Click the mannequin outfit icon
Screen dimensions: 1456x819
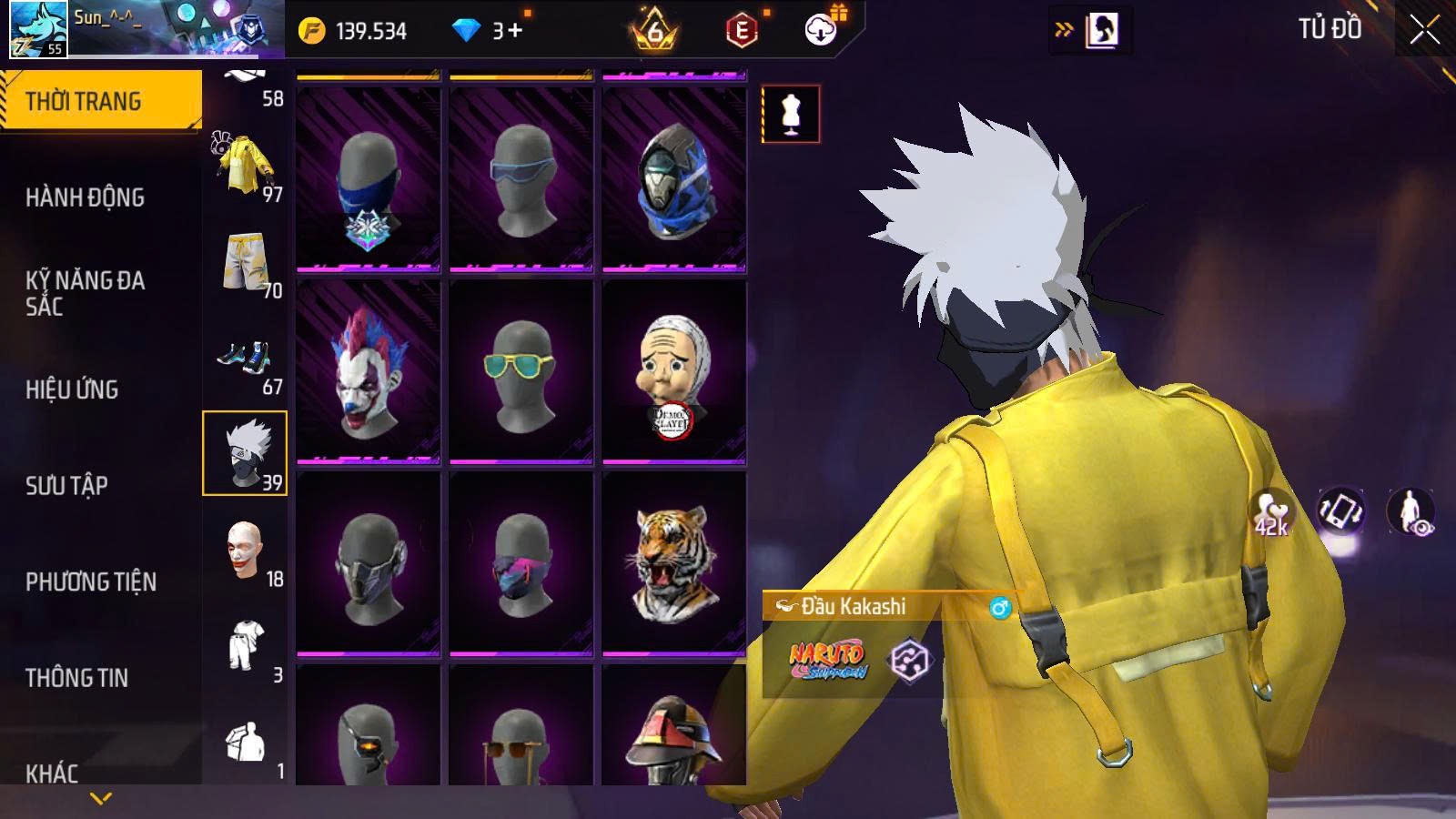(790, 115)
